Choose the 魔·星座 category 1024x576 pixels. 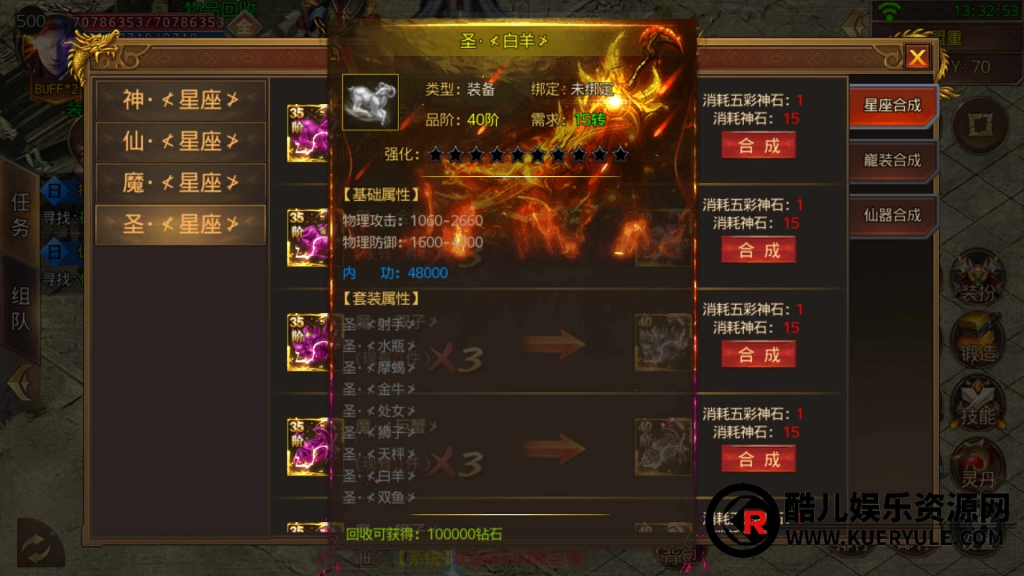tap(180, 183)
